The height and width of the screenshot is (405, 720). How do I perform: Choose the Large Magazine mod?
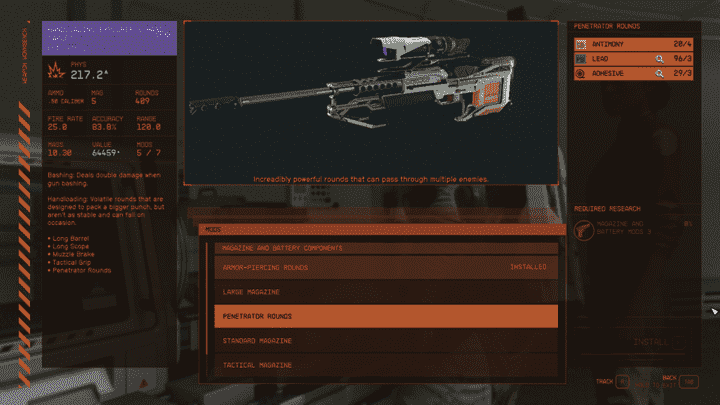(x=385, y=292)
